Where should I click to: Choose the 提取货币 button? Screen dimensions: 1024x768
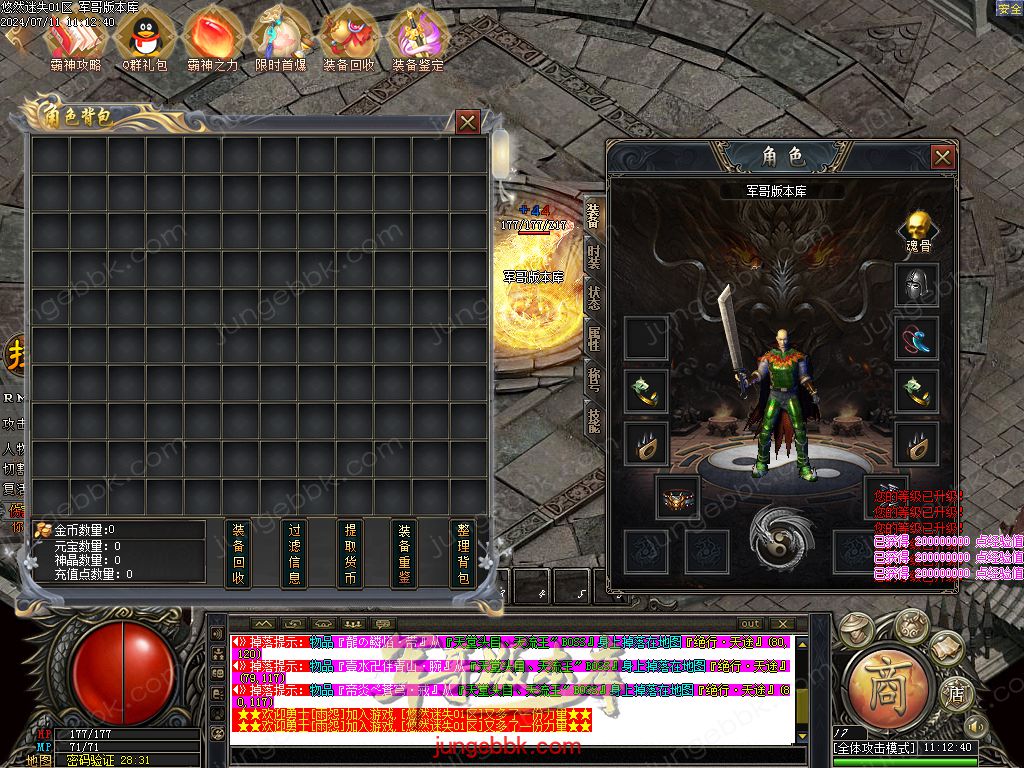350,553
